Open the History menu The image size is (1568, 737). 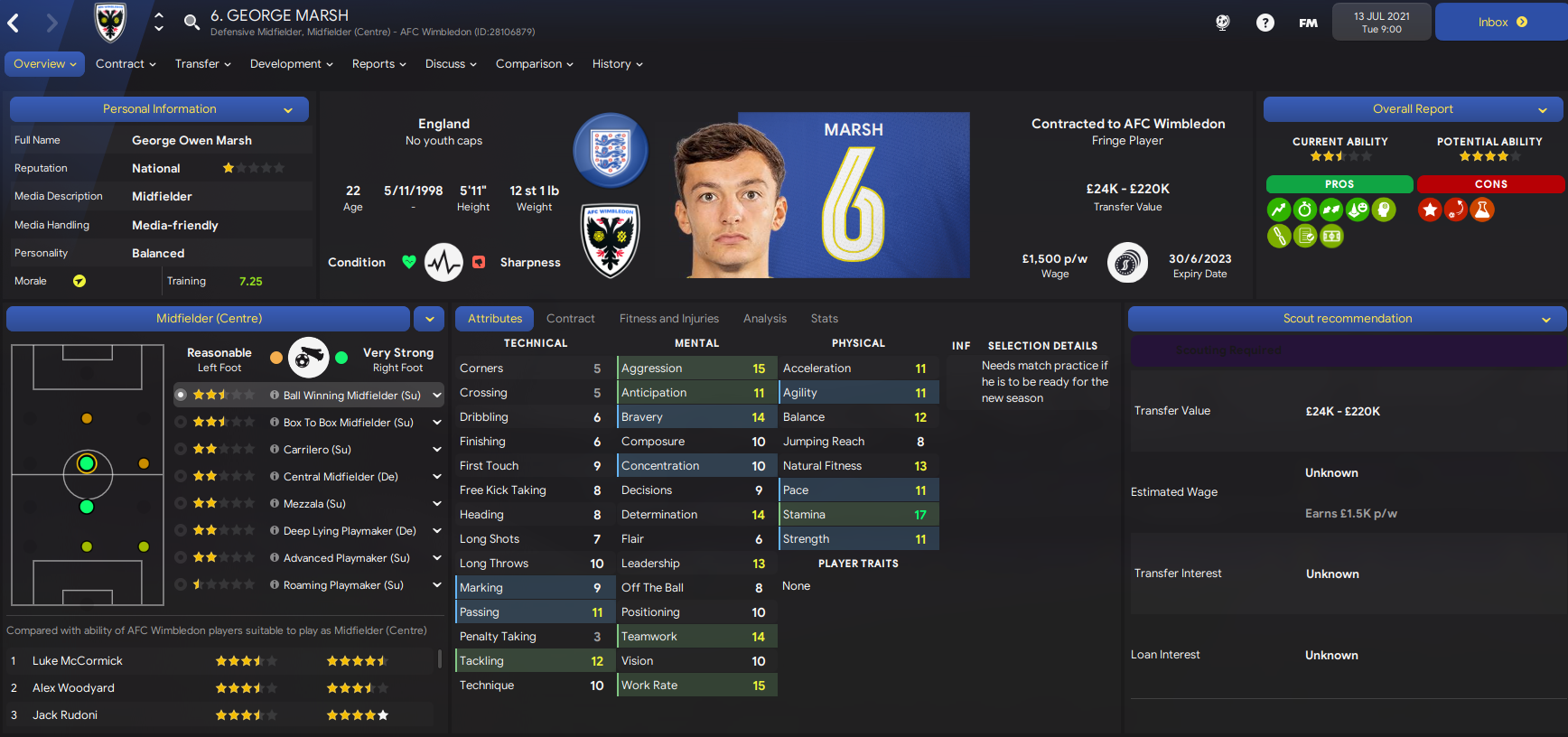(x=617, y=64)
